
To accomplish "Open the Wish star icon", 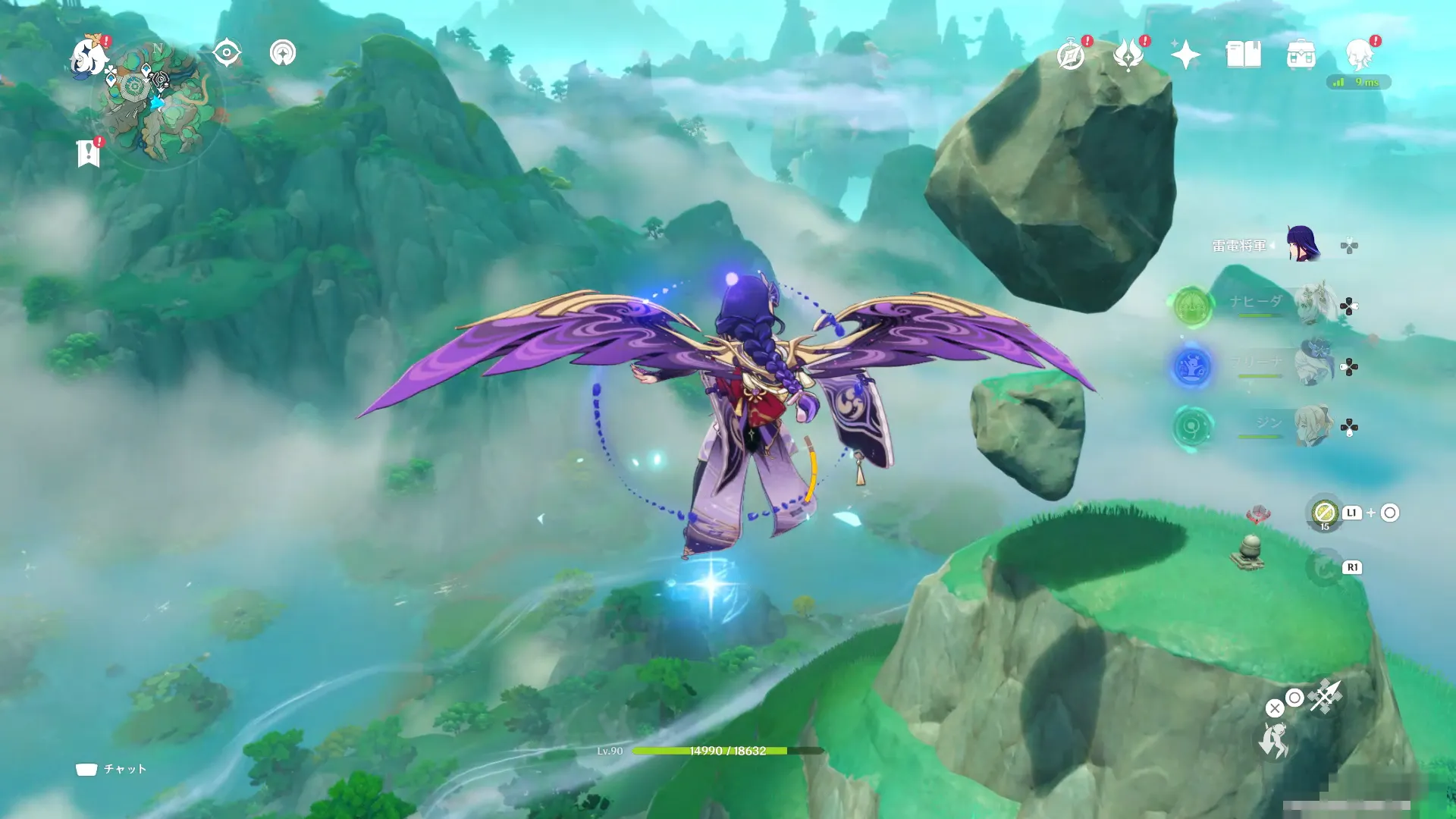I will pos(1185,55).
